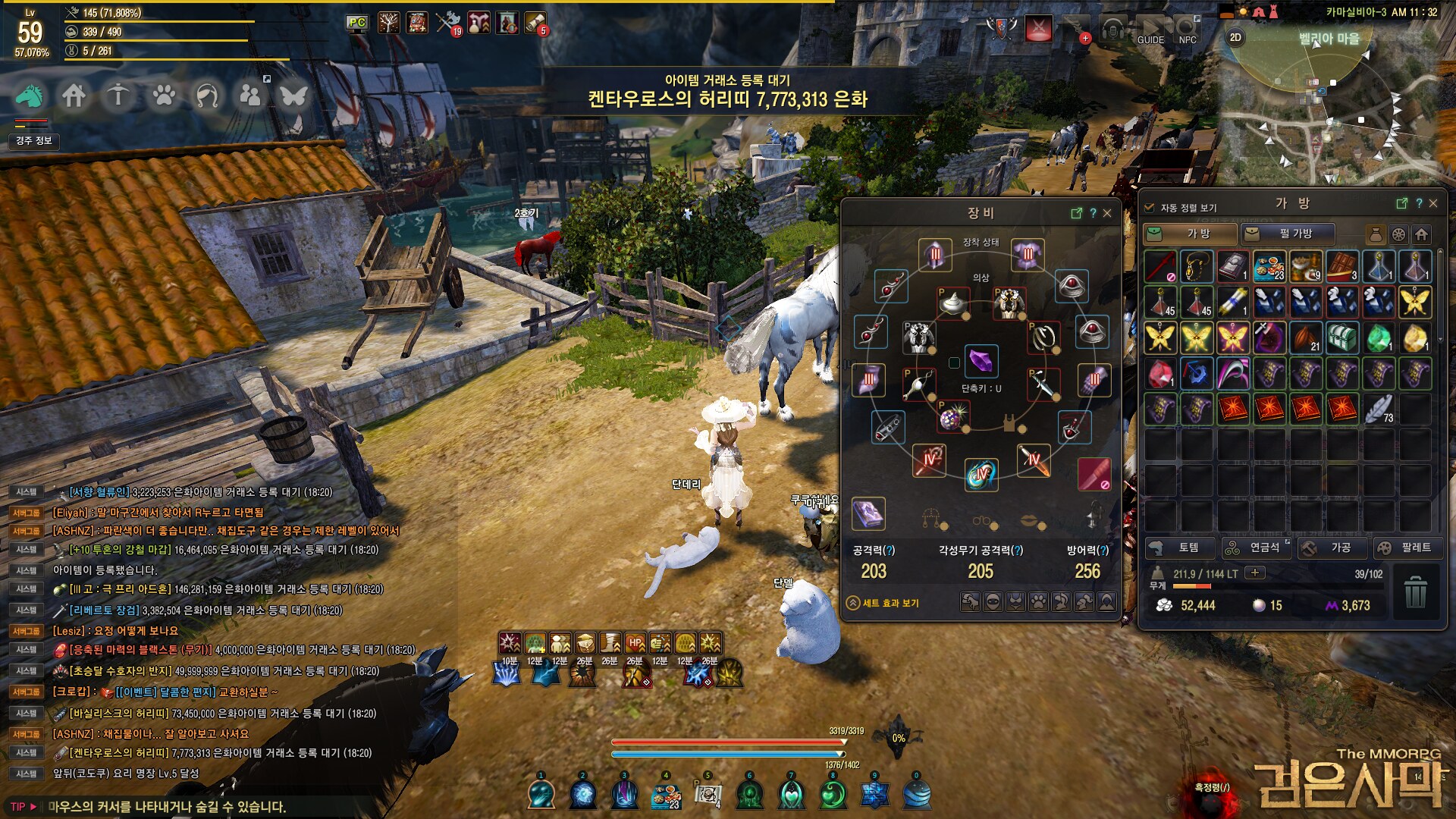Open the alchemy stone (연금석) button
Screen dimensions: 1456x819
click(x=1256, y=548)
